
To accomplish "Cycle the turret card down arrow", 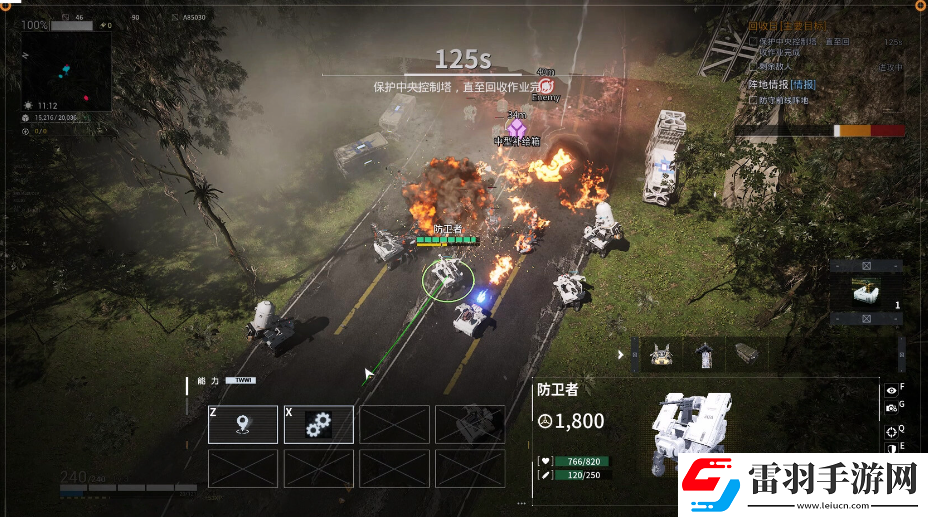I will point(866,319).
